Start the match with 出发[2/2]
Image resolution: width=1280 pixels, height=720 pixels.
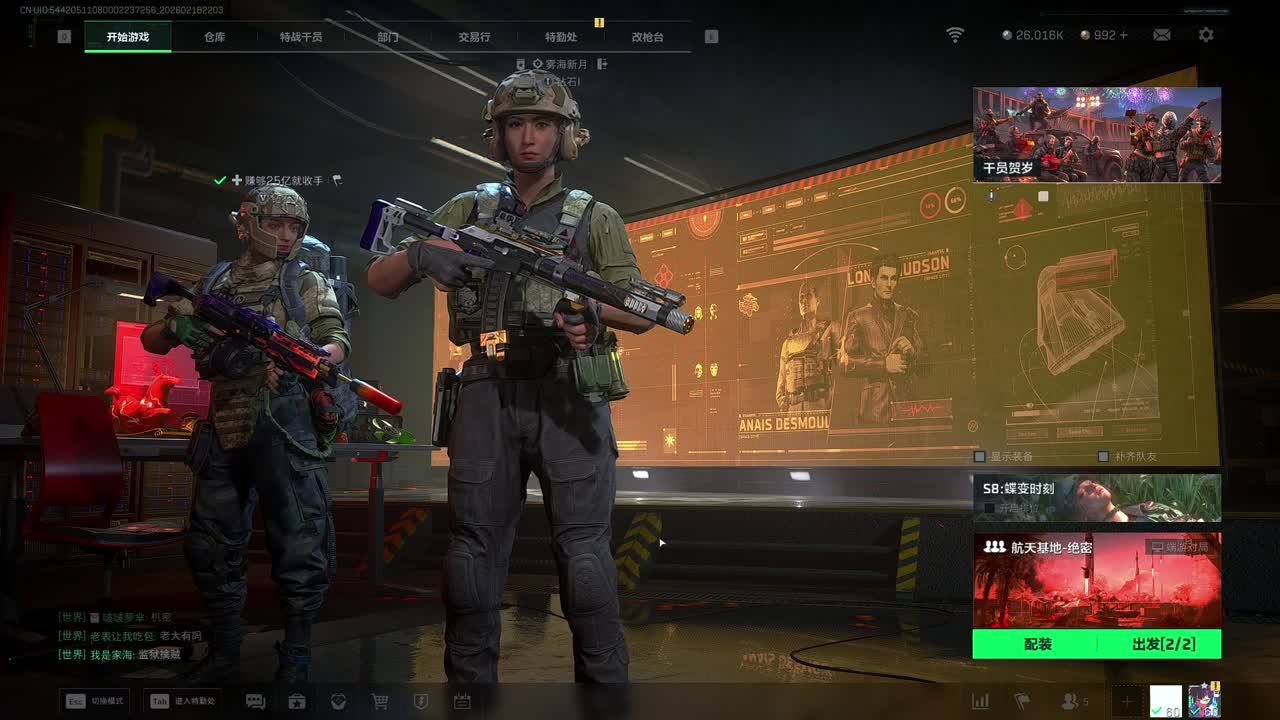click(1163, 644)
